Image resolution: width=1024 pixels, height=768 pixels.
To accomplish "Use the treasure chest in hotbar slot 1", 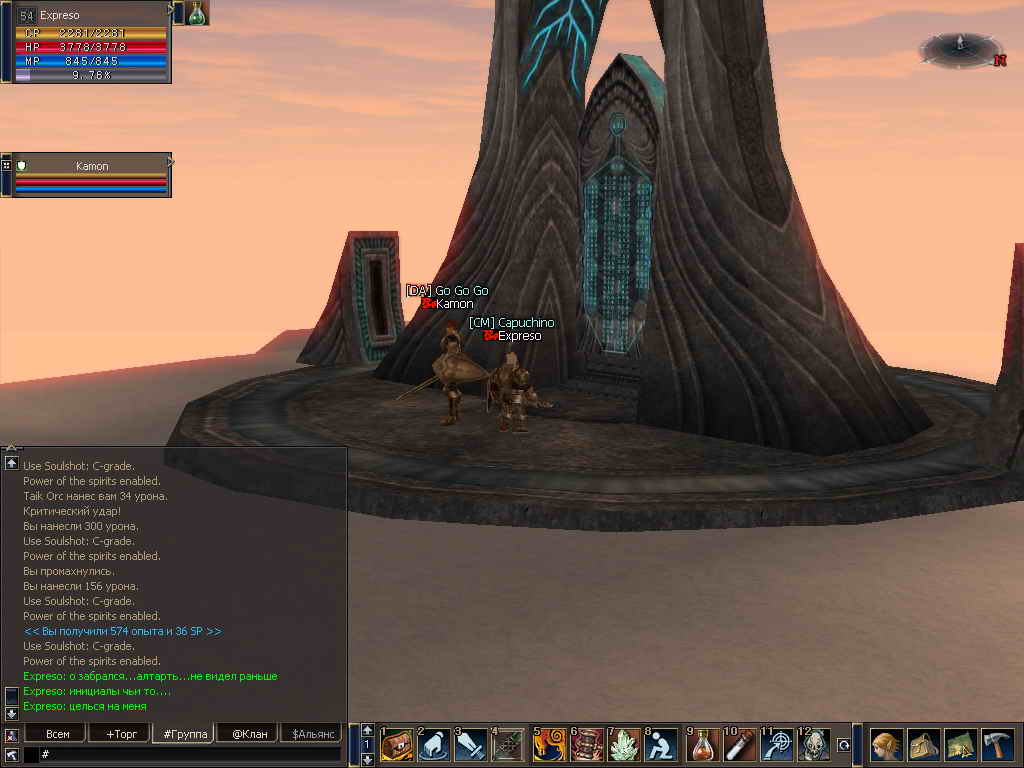I will pyautogui.click(x=397, y=745).
